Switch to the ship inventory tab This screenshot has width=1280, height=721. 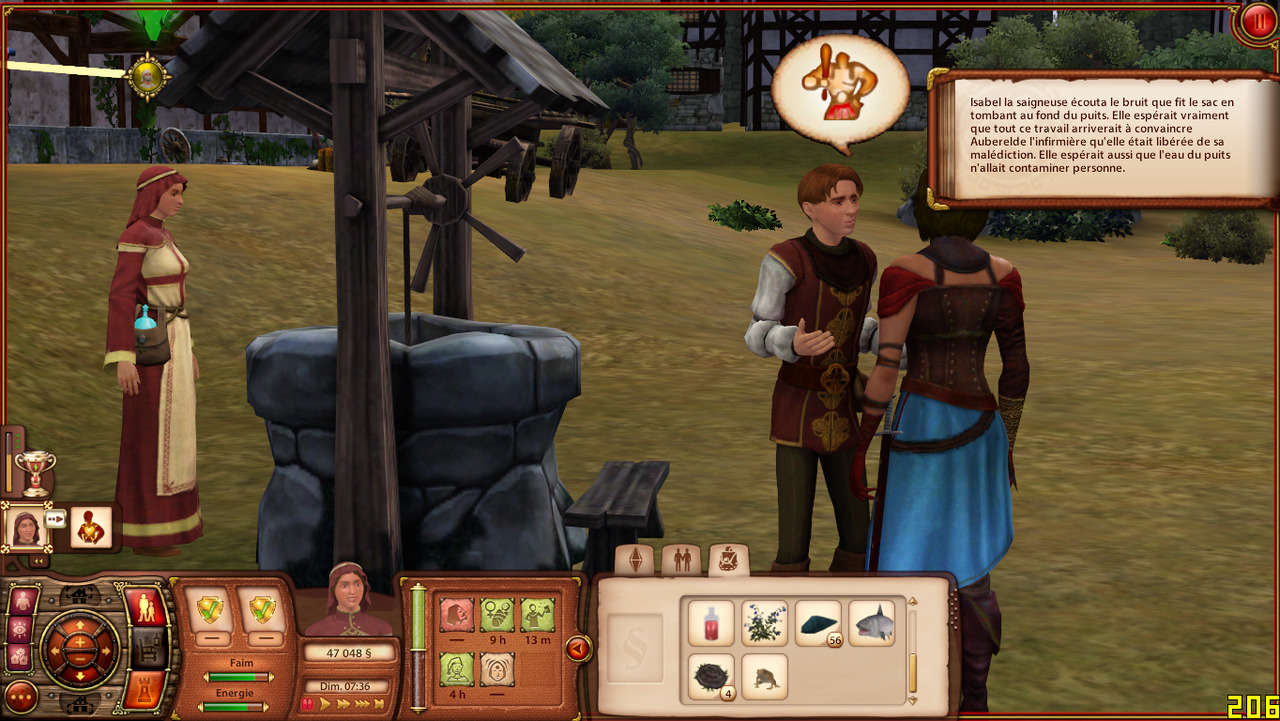[x=729, y=560]
